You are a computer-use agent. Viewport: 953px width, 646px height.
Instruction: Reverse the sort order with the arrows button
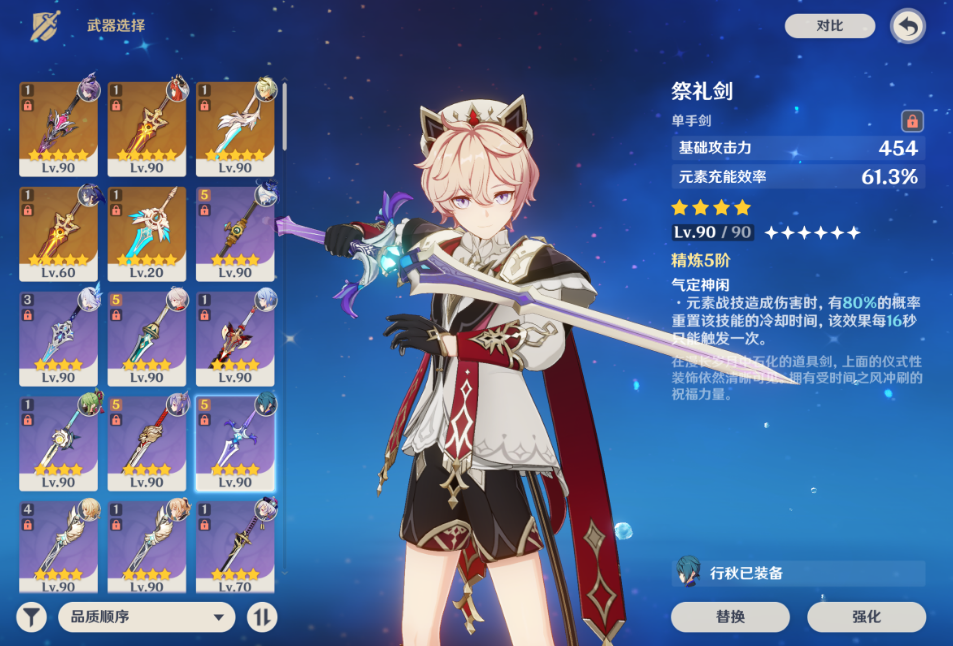(x=262, y=617)
